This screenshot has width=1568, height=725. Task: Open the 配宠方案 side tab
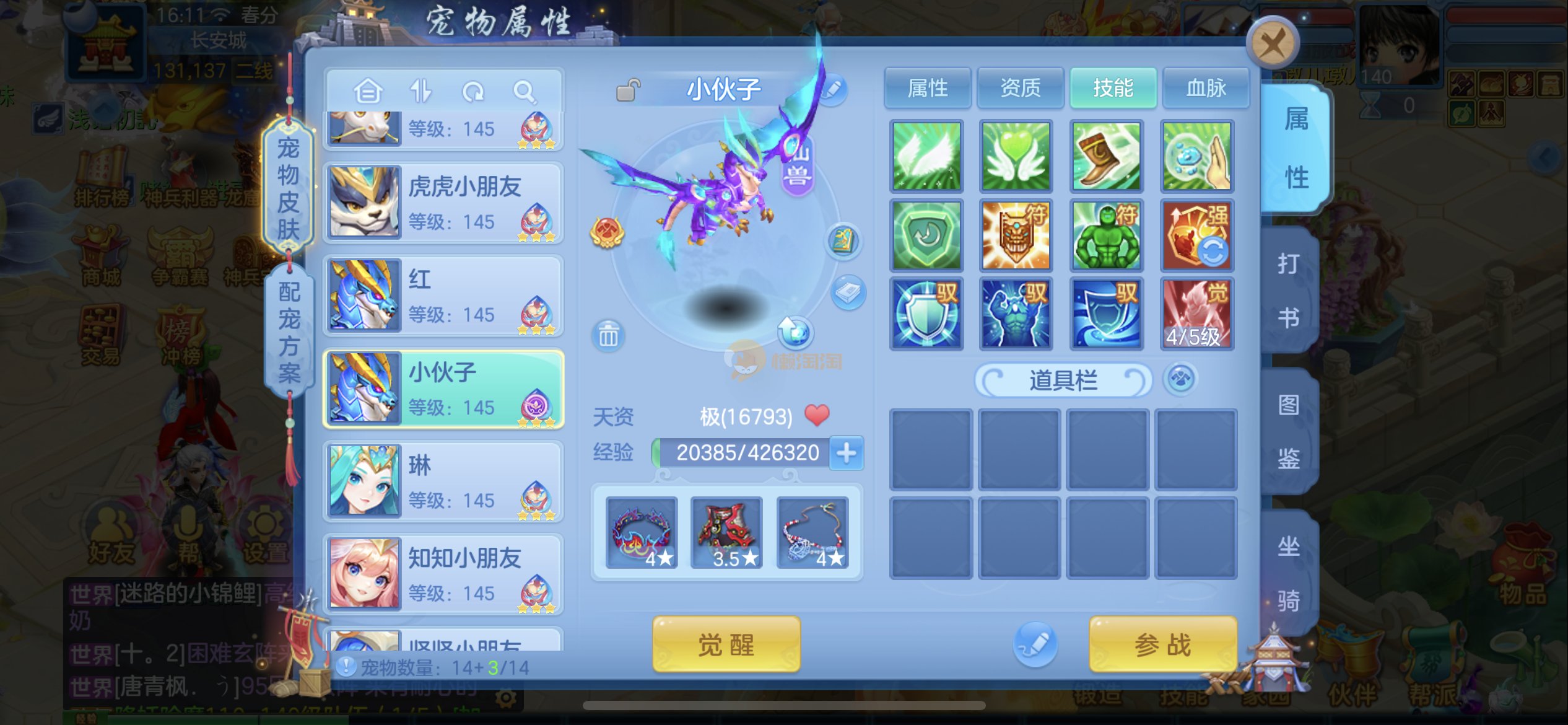pyautogui.click(x=289, y=333)
